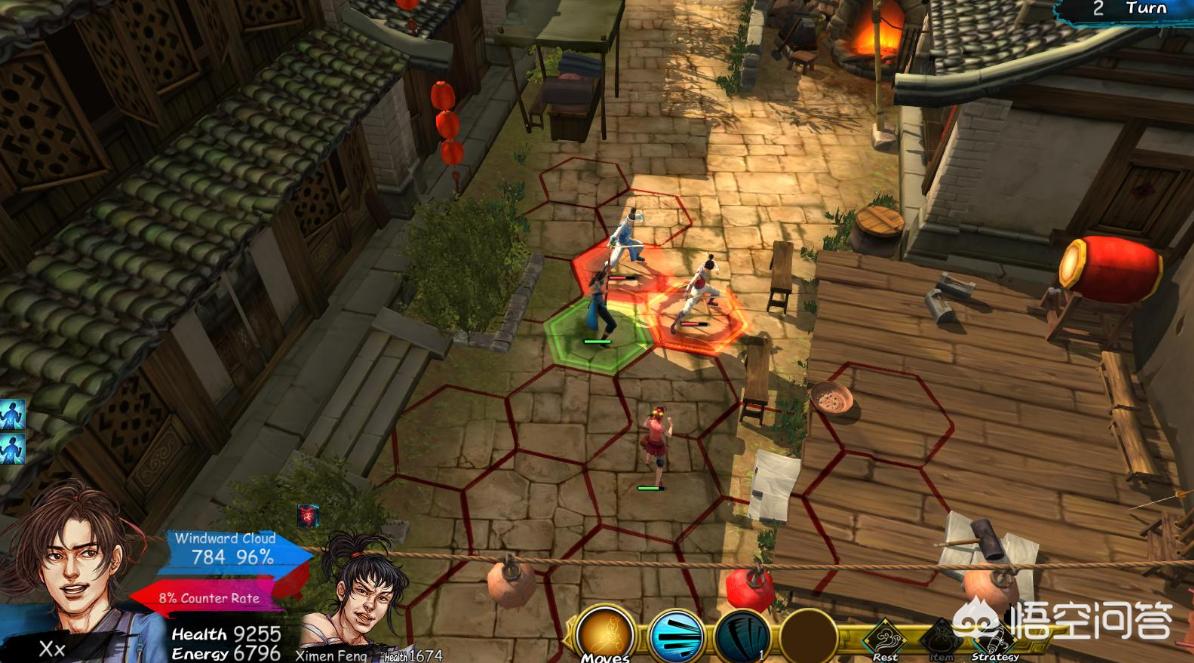Activate the bright blue slash-lines skill
This screenshot has height=663, width=1194.
[x=676, y=636]
